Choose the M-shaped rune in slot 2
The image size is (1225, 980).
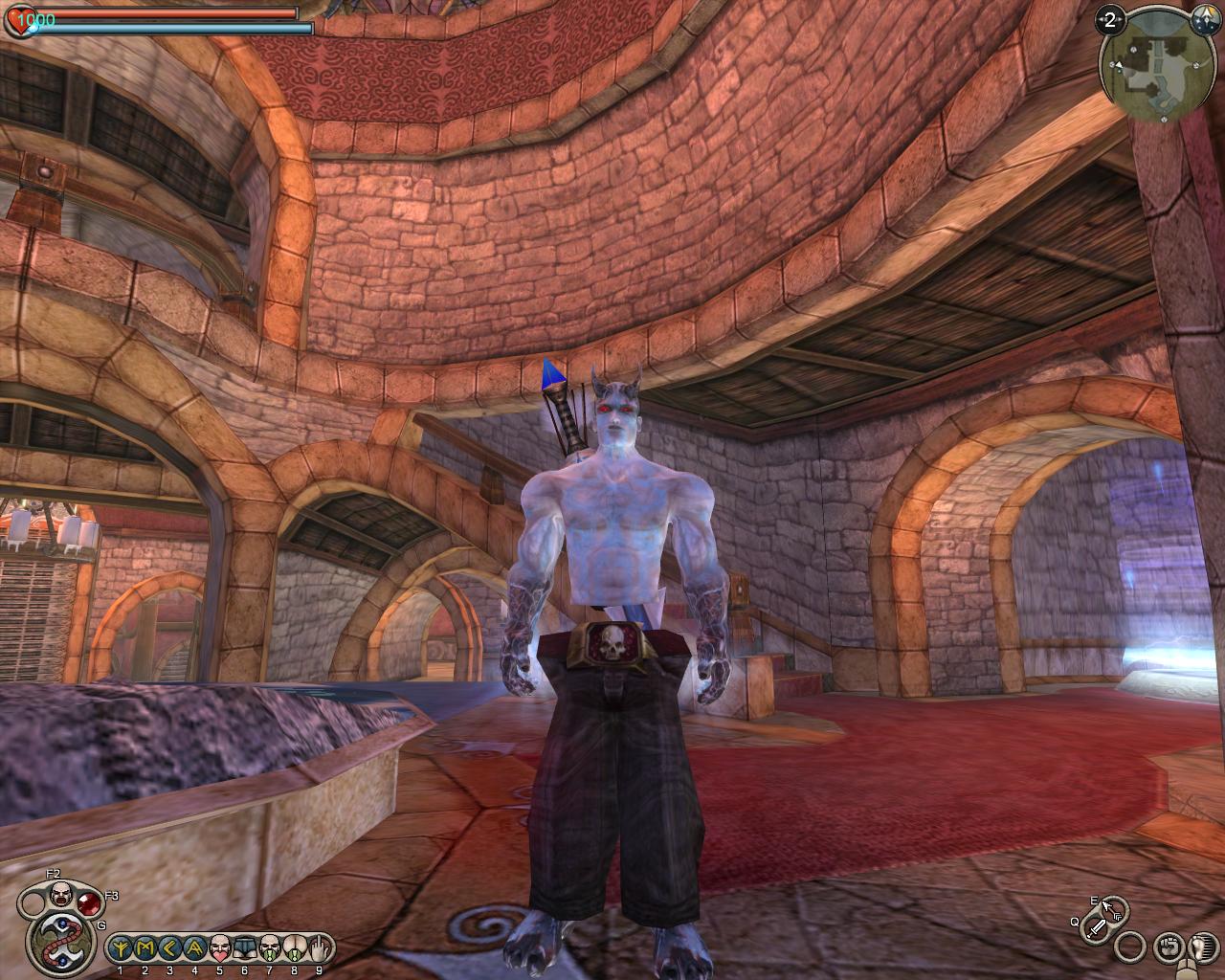pos(145,947)
